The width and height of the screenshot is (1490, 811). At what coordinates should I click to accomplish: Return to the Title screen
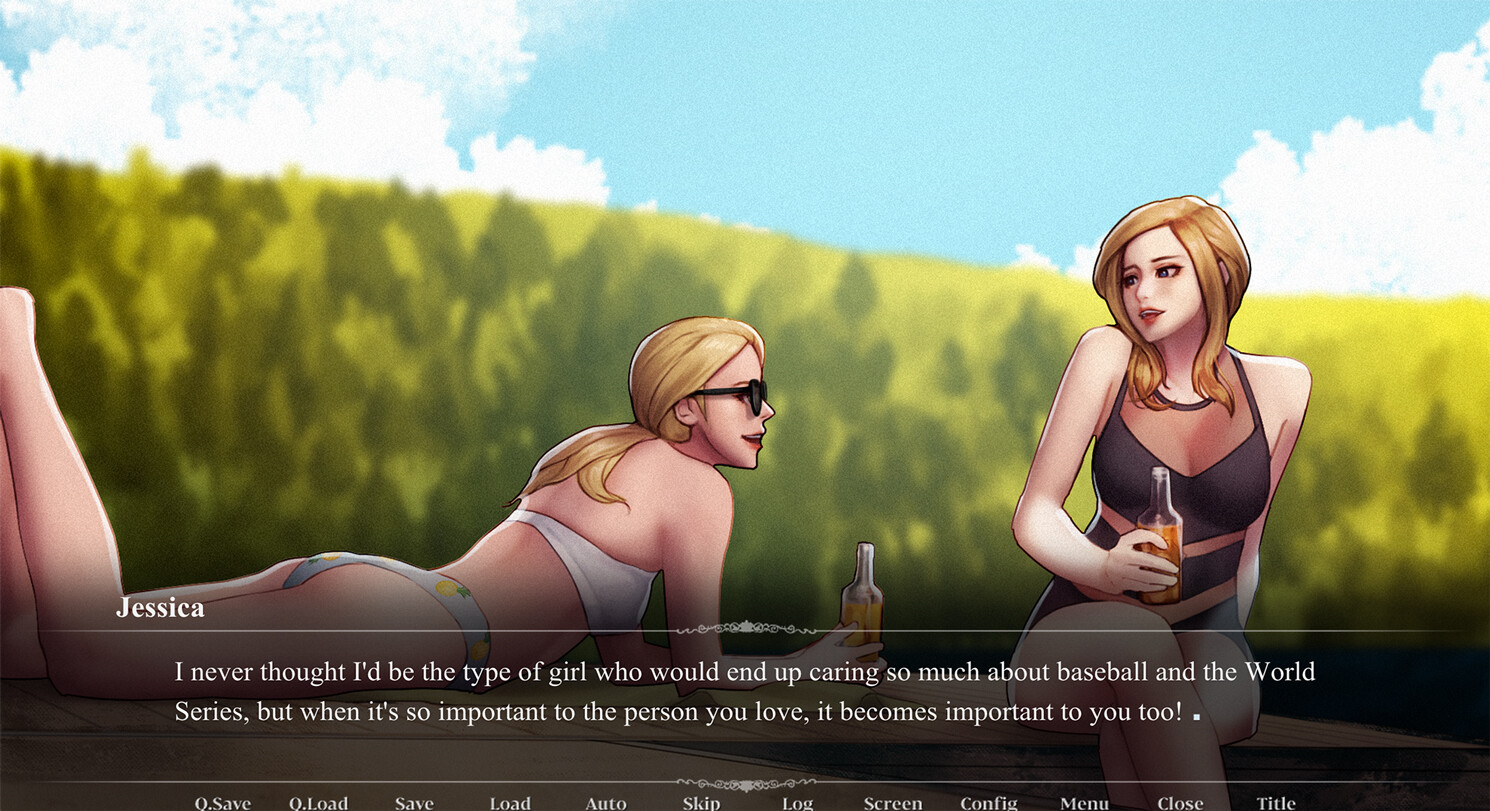1276,802
